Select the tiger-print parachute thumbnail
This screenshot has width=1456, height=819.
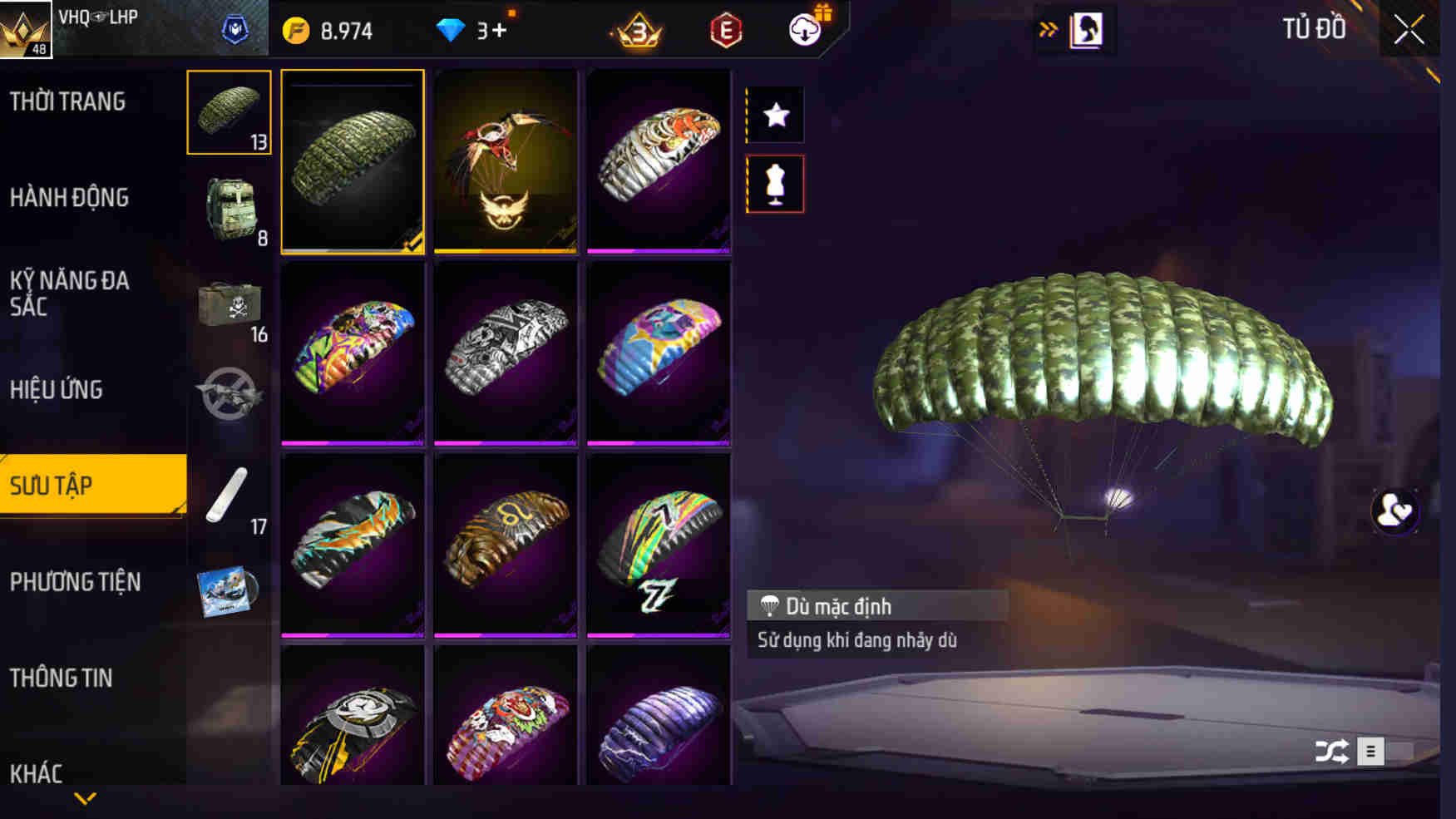click(659, 162)
